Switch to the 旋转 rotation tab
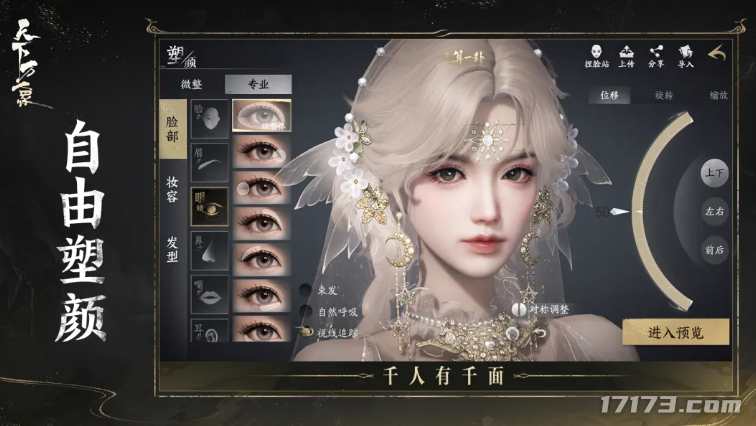Viewport: 756px width, 426px height. click(x=665, y=96)
